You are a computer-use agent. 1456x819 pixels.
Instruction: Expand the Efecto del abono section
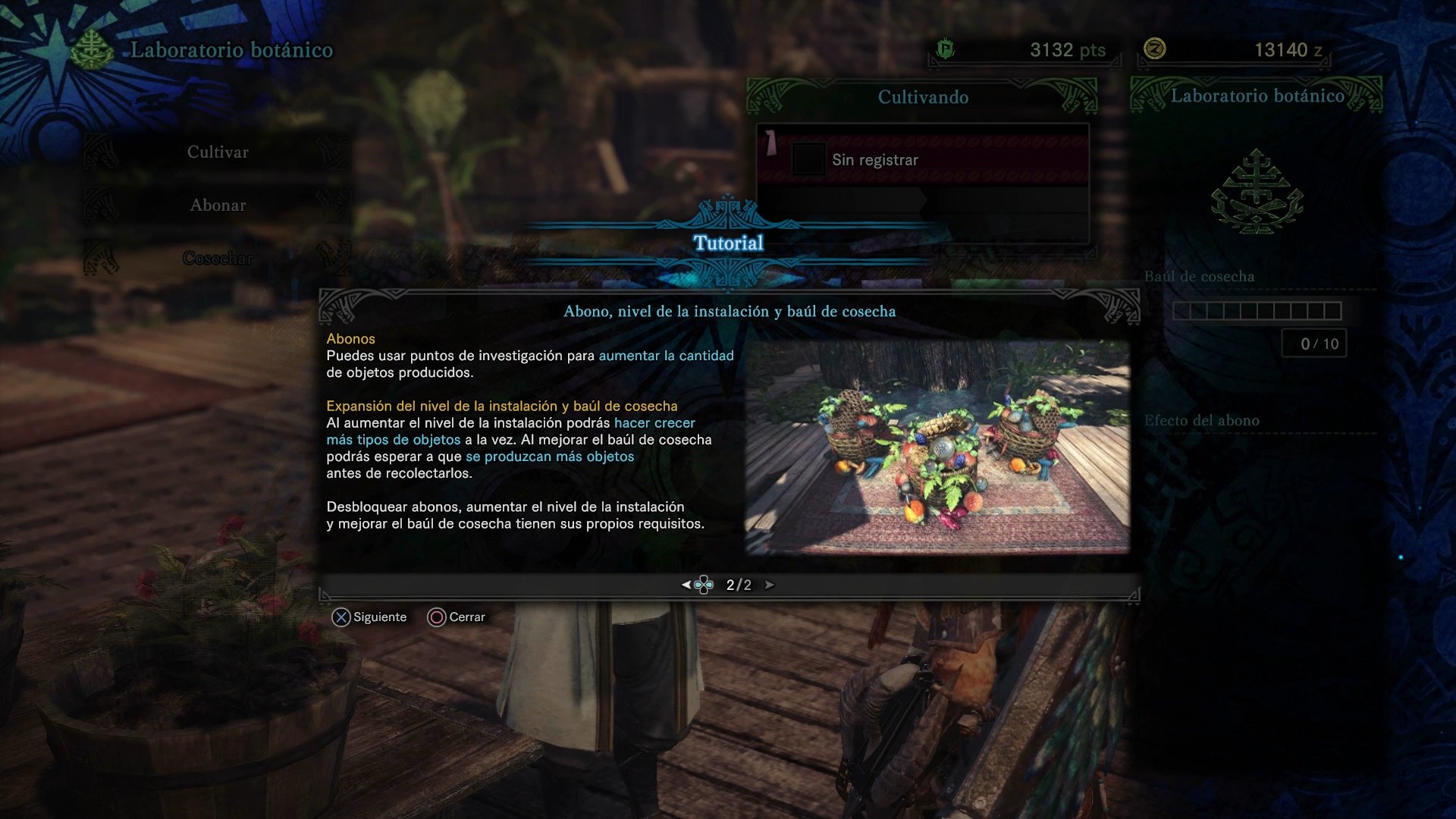coord(1202,420)
